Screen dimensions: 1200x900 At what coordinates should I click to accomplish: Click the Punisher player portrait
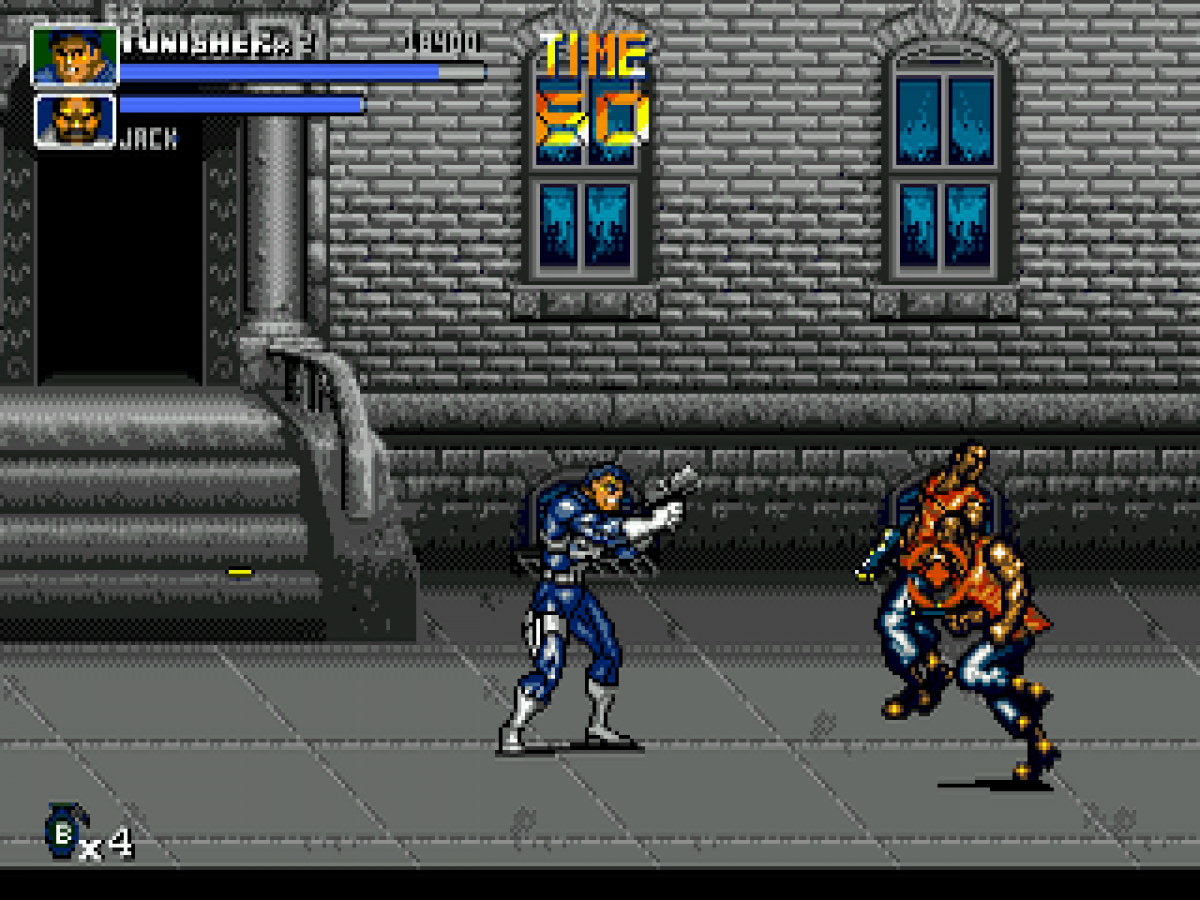(75, 56)
